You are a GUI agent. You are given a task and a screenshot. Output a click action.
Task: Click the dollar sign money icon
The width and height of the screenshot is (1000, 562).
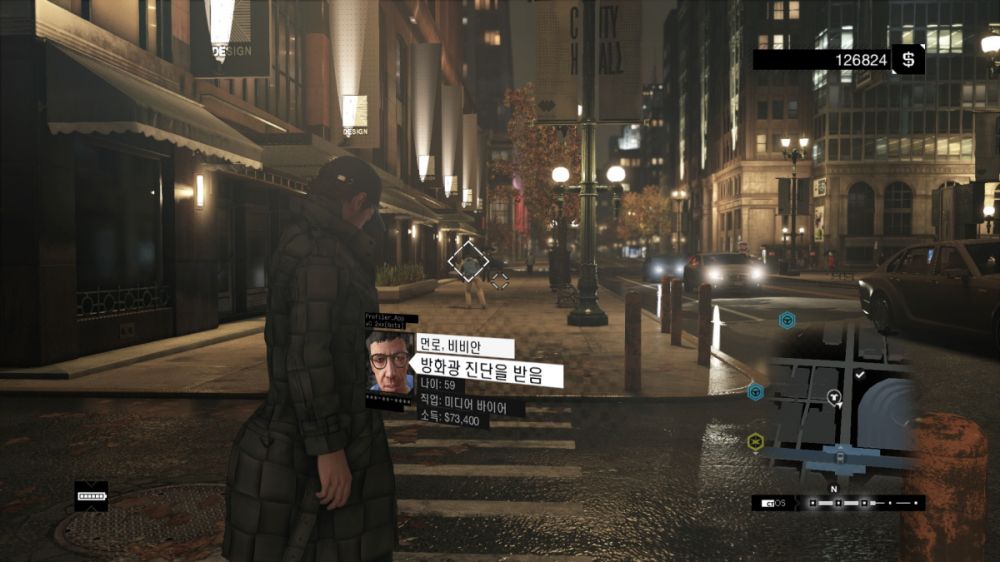tap(908, 60)
